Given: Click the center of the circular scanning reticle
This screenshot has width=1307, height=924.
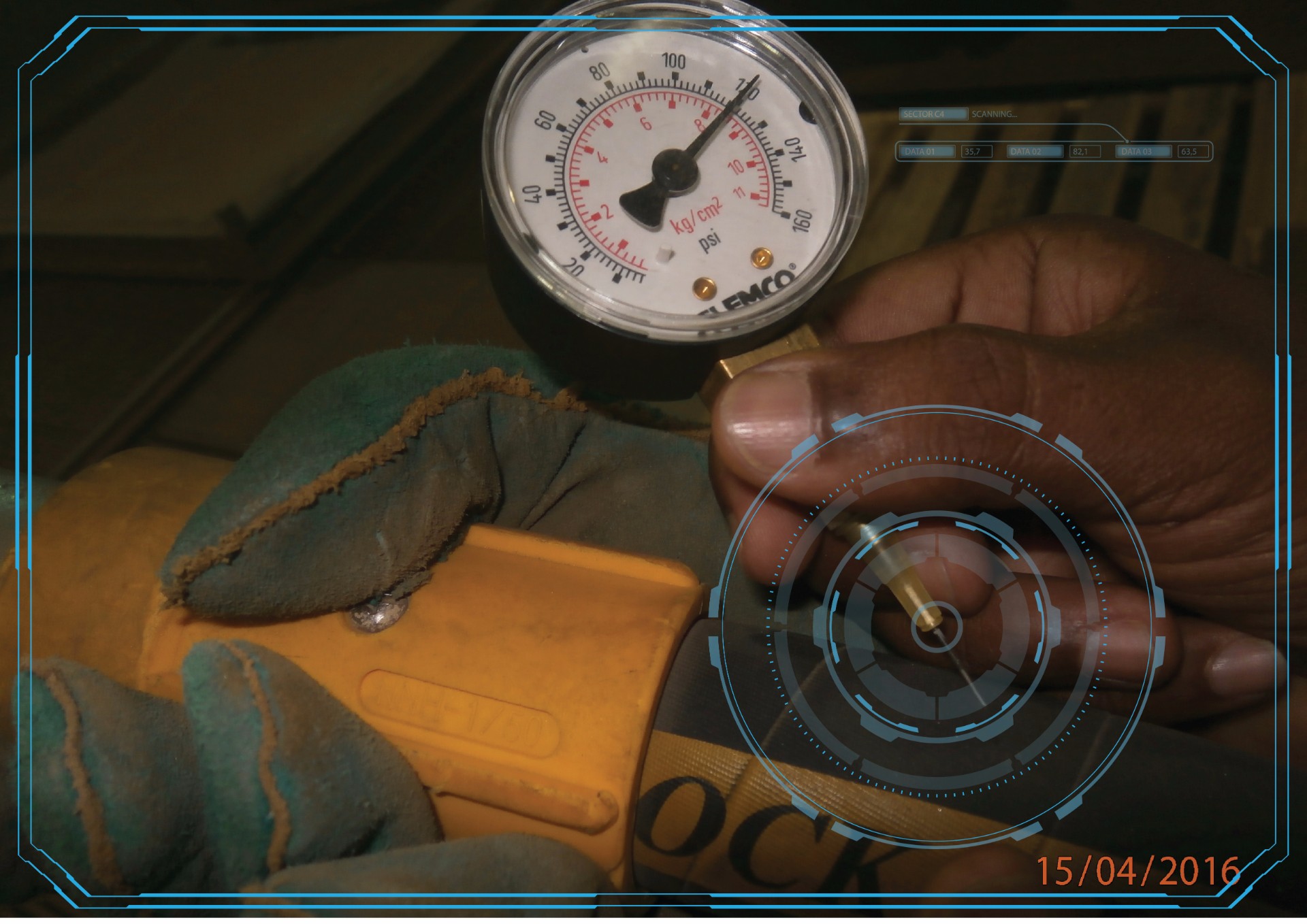Looking at the screenshot, I should (x=937, y=627).
